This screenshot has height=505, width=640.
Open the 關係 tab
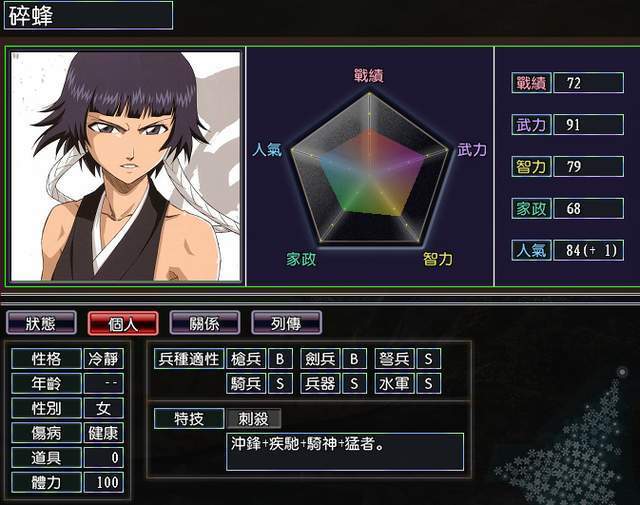204,323
